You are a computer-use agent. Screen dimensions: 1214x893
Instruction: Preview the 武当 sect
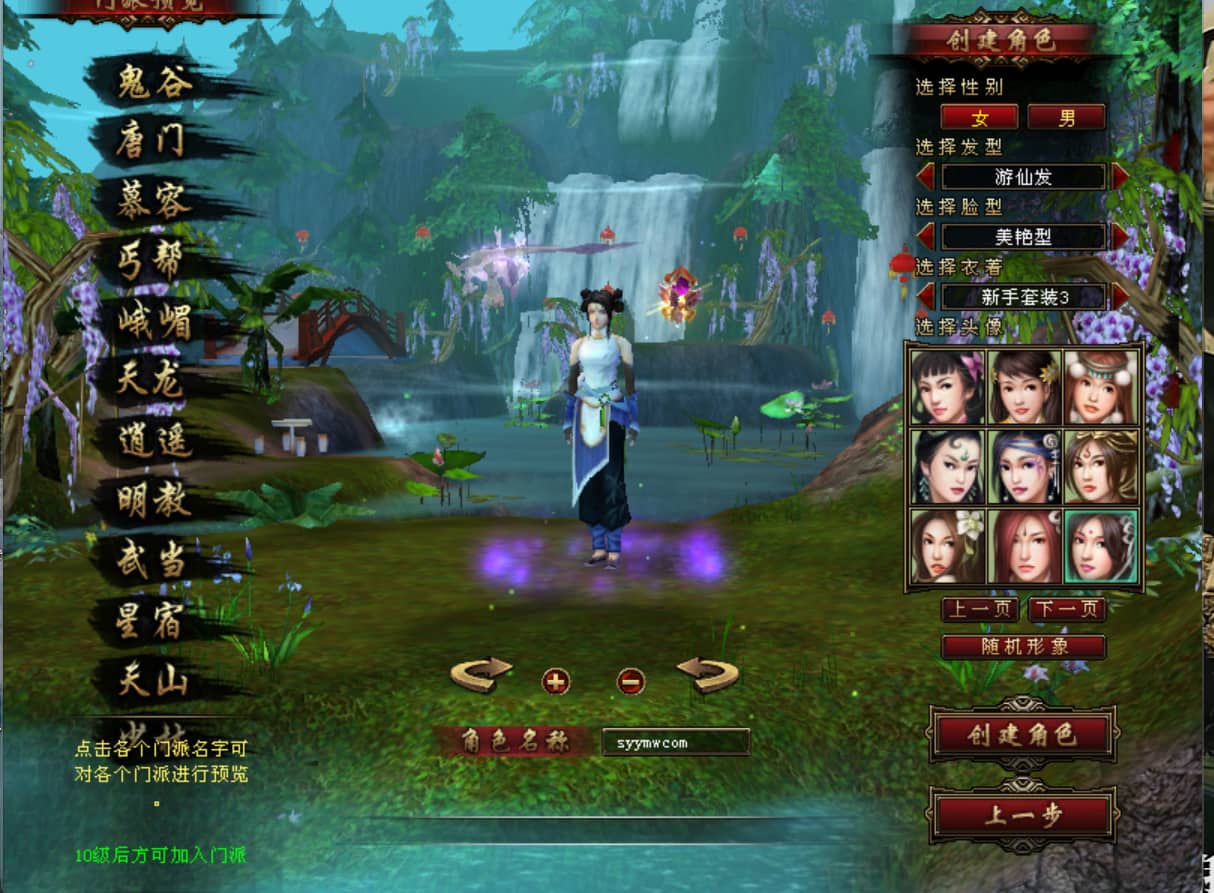[152, 562]
